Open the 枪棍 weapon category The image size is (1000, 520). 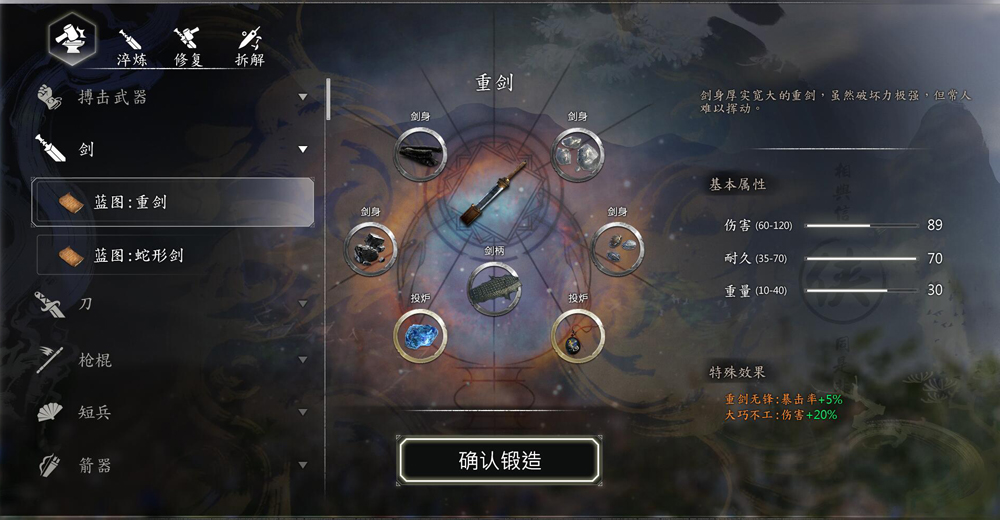[170, 359]
